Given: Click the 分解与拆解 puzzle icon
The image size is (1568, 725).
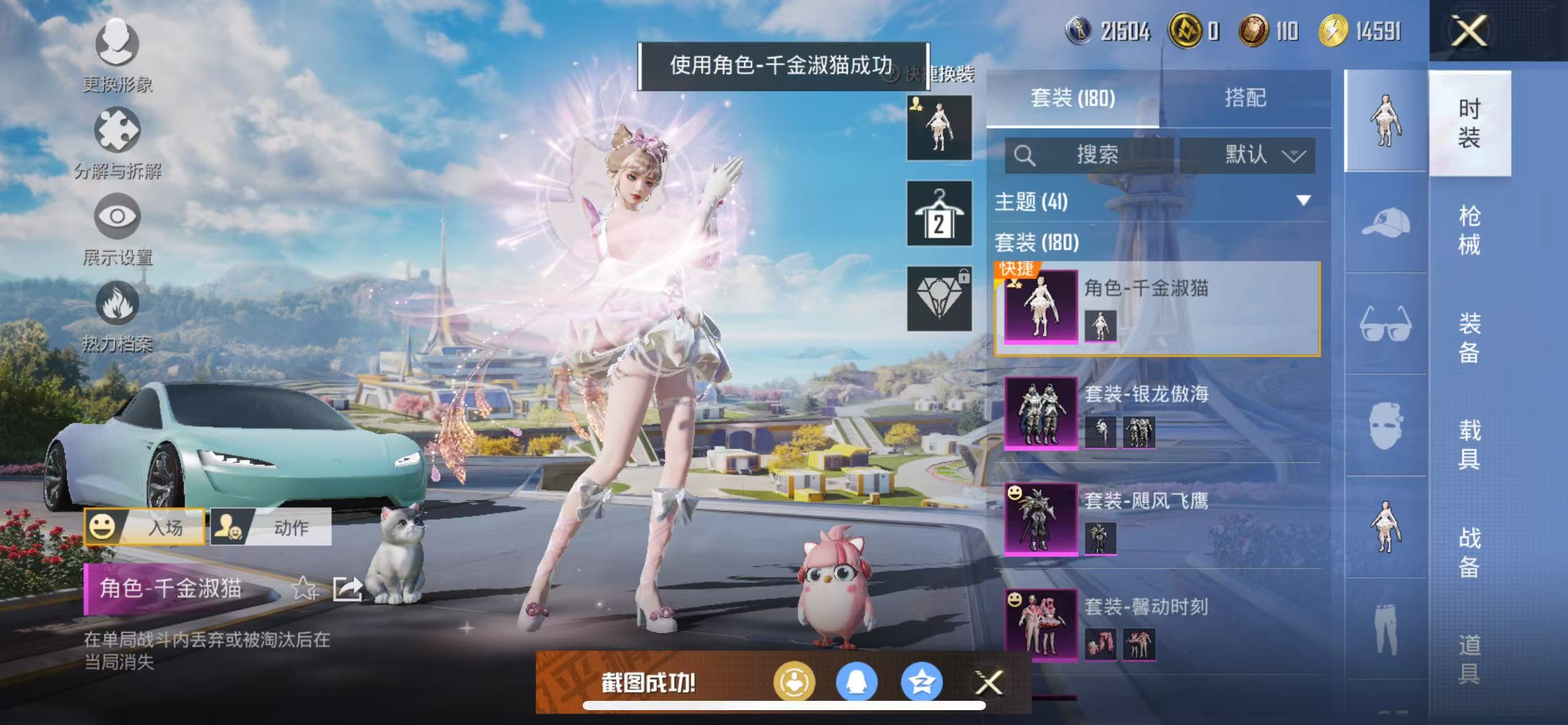Looking at the screenshot, I should [118, 130].
